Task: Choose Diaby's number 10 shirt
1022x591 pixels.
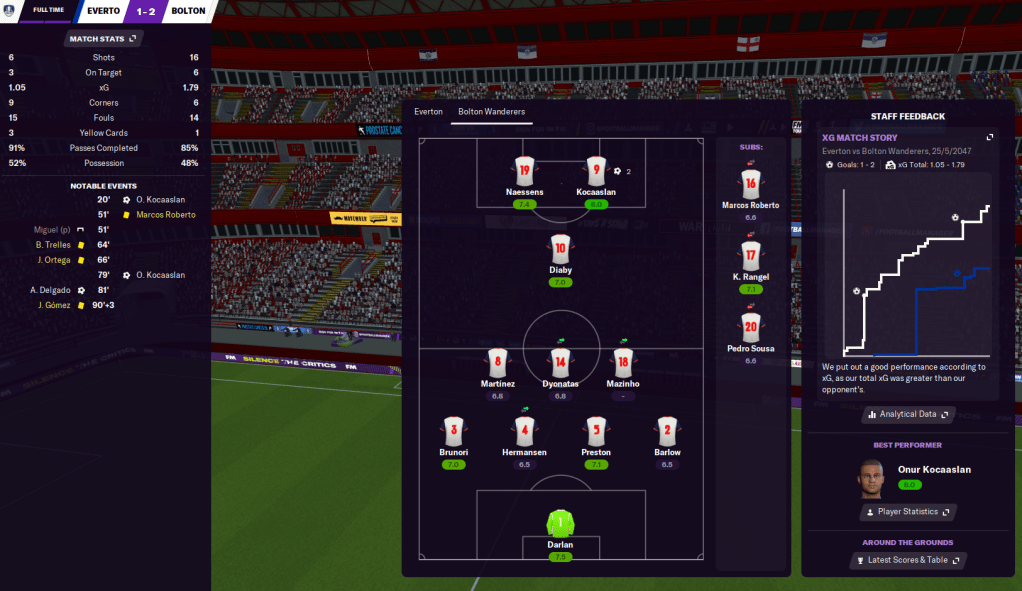Action: tap(560, 248)
